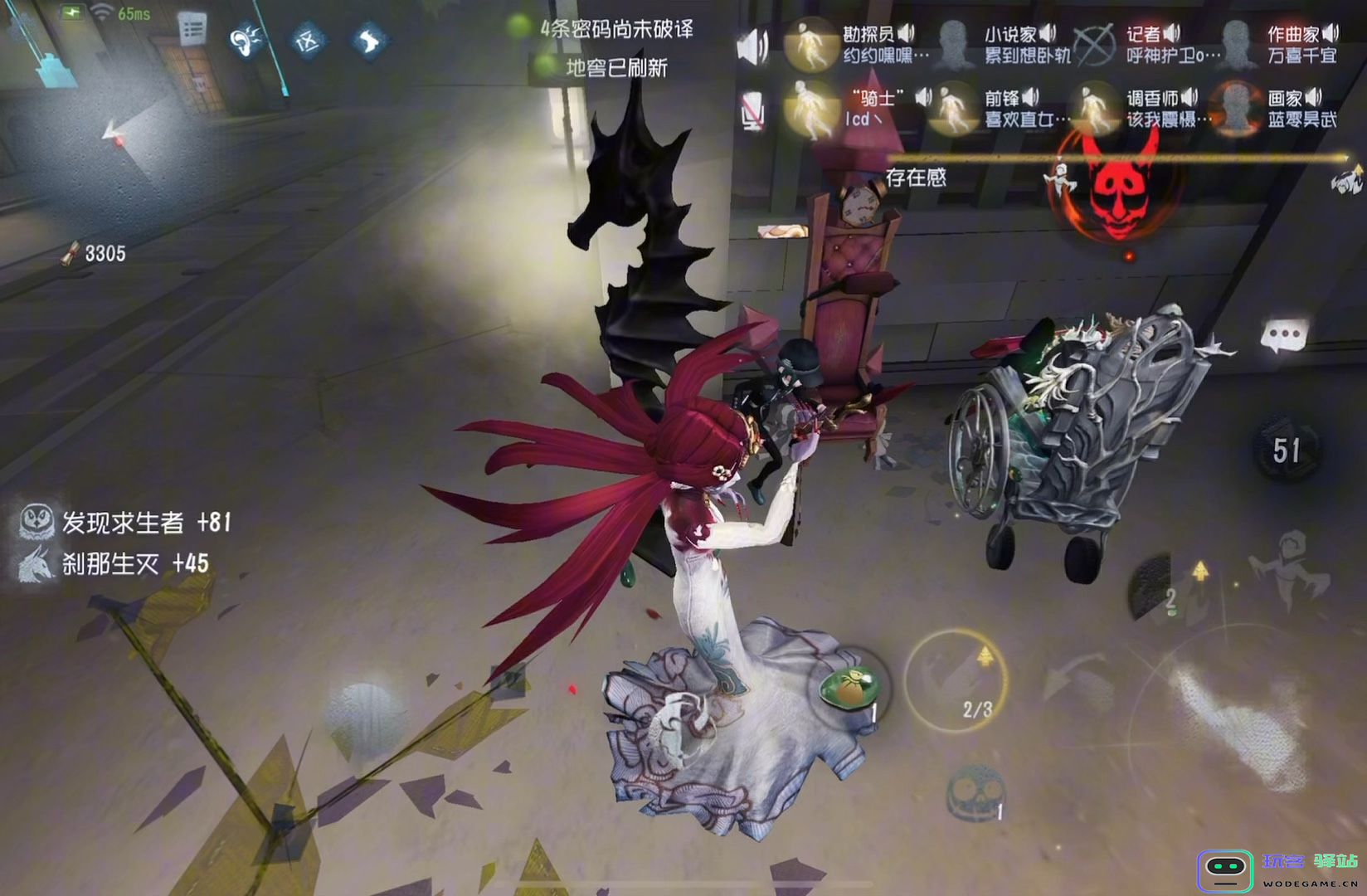Image resolution: width=1367 pixels, height=896 pixels.
Task: Activate the hourglass ability in the top skill bar
Action: coord(305,40)
